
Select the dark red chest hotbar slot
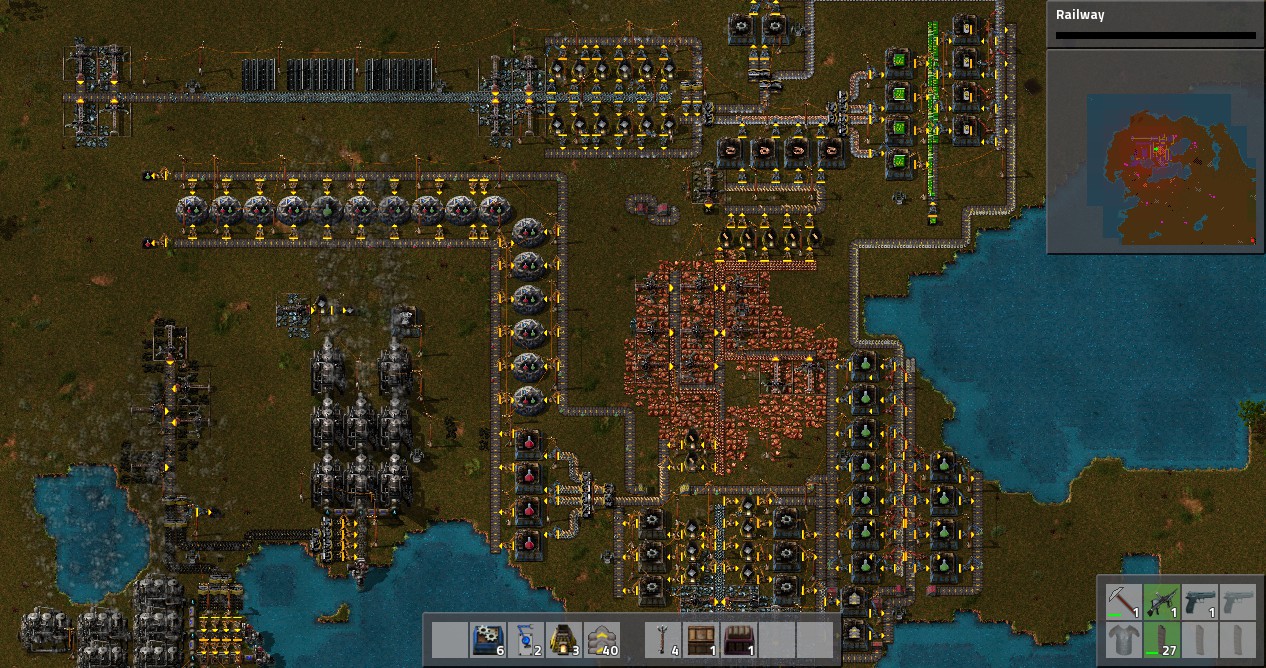point(738,639)
